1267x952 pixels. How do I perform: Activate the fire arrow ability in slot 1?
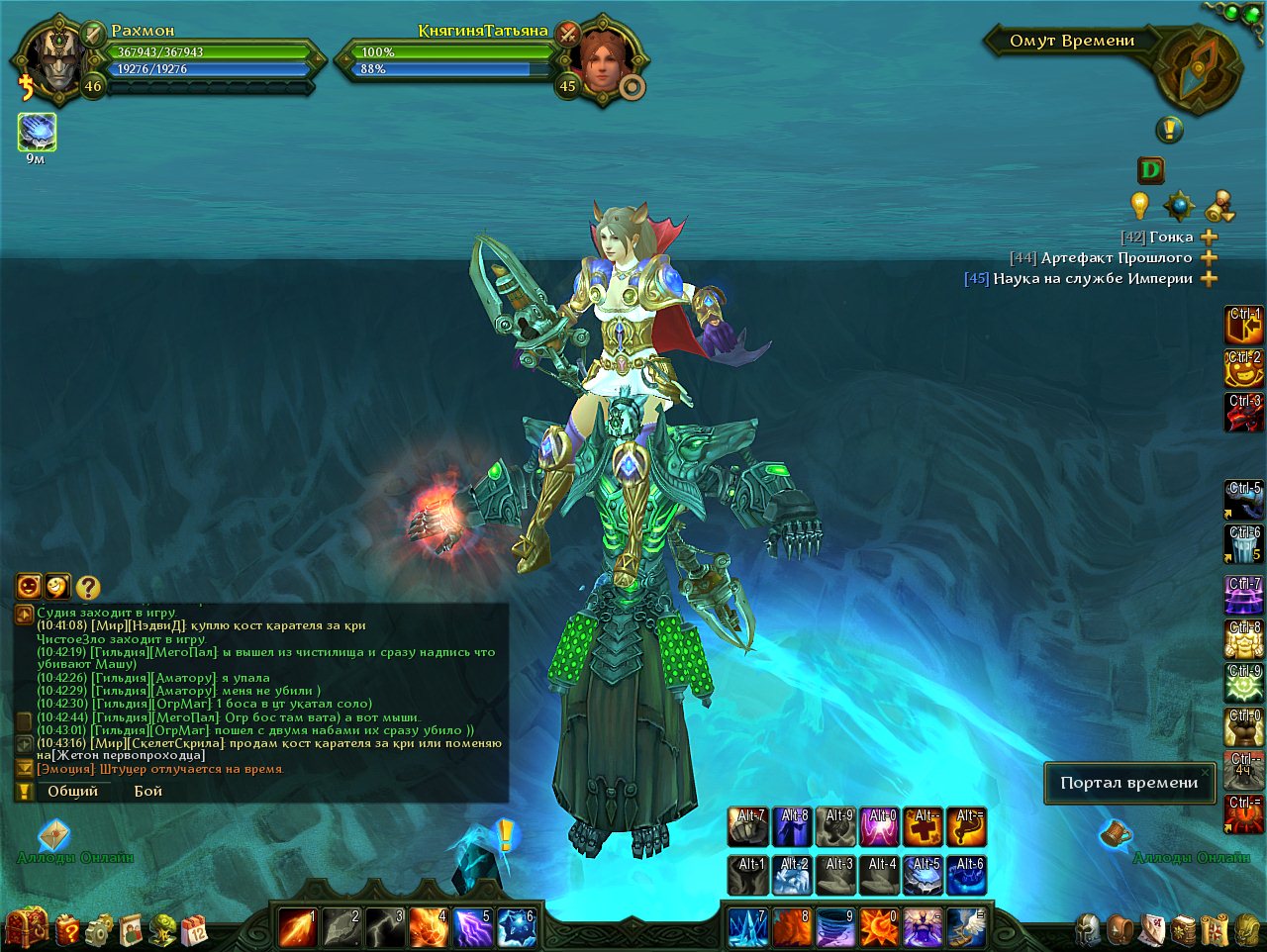(x=296, y=928)
